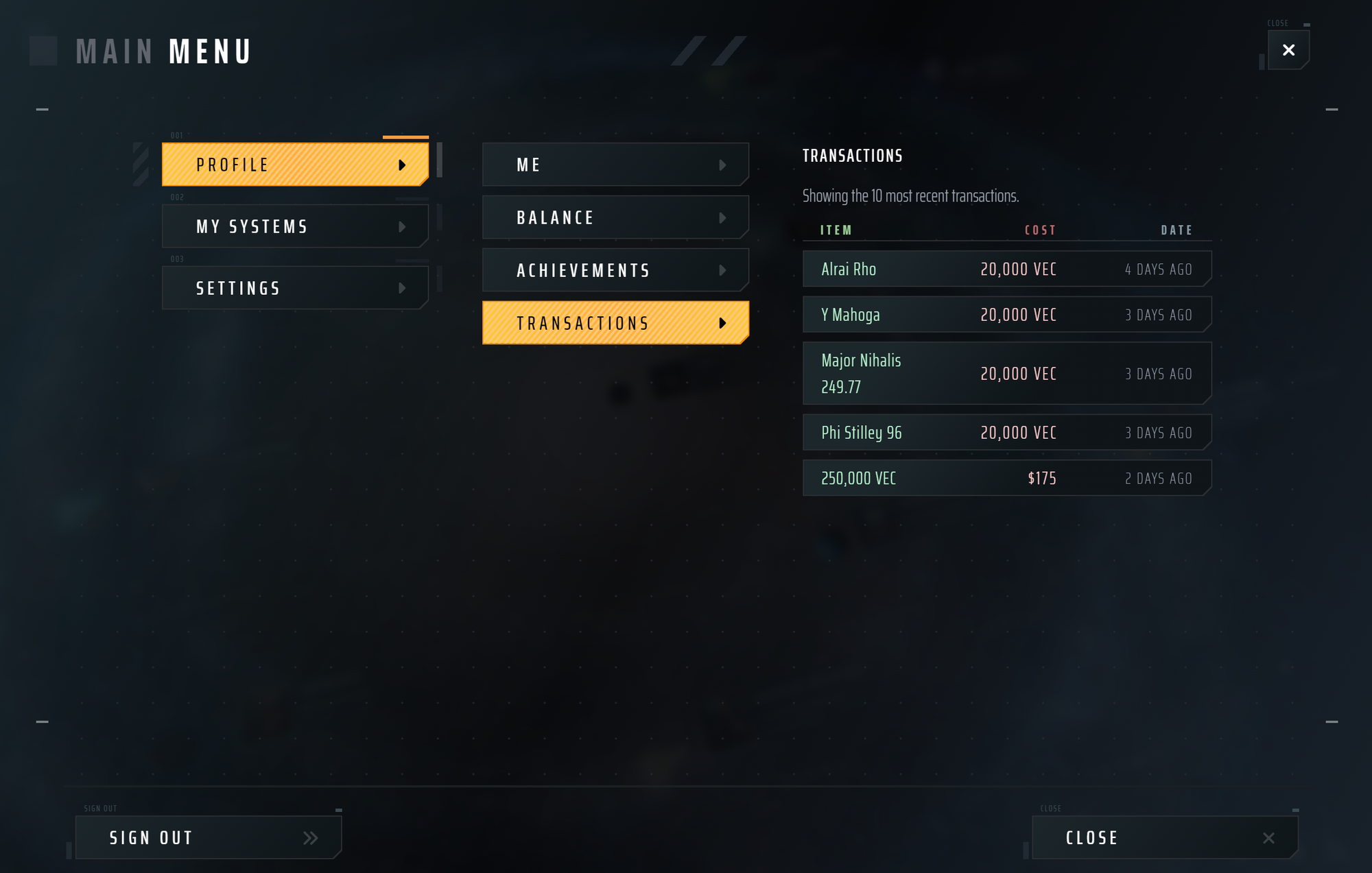
Task: Select the My Systems menu item
Action: point(274,226)
